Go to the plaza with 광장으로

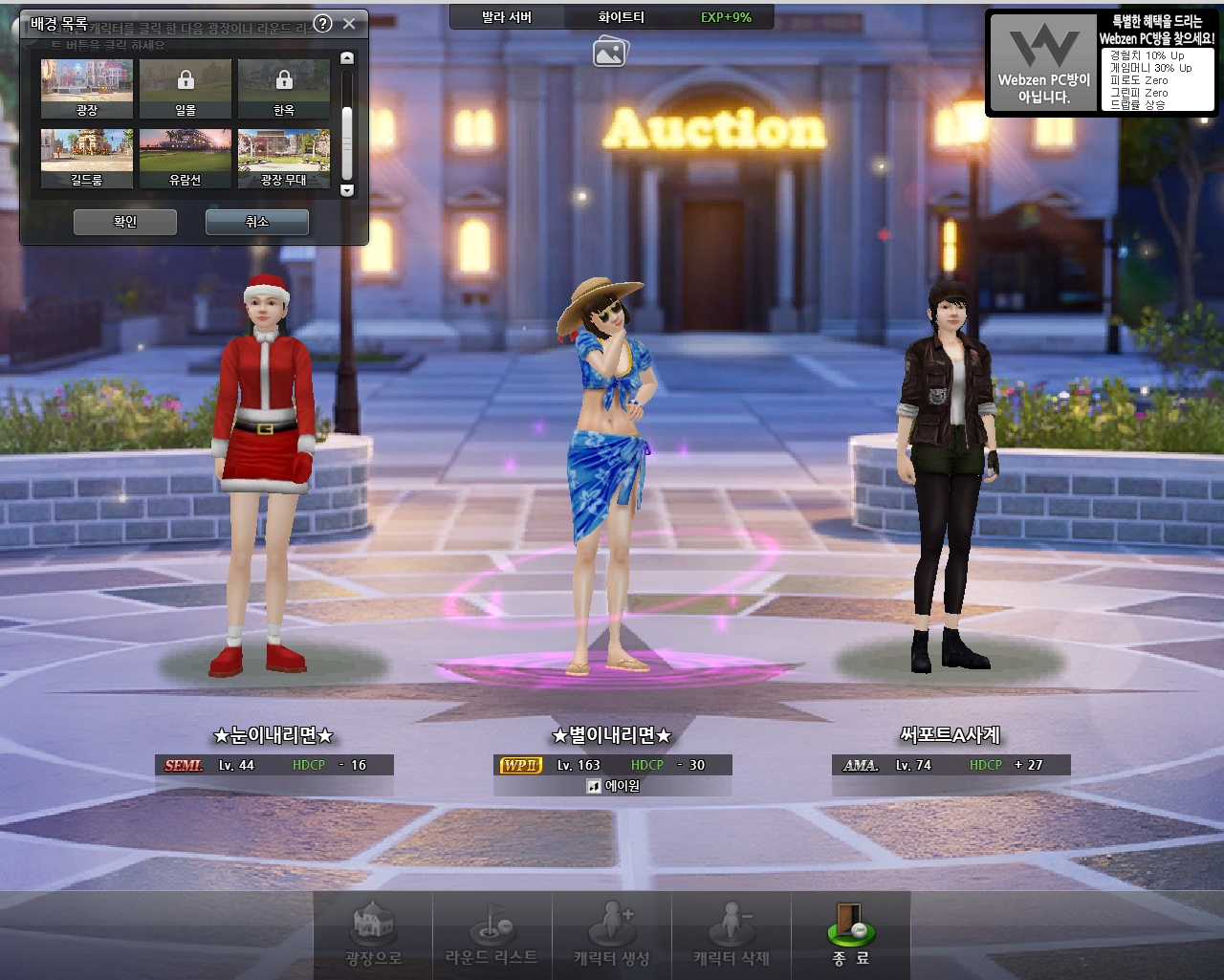point(373,933)
